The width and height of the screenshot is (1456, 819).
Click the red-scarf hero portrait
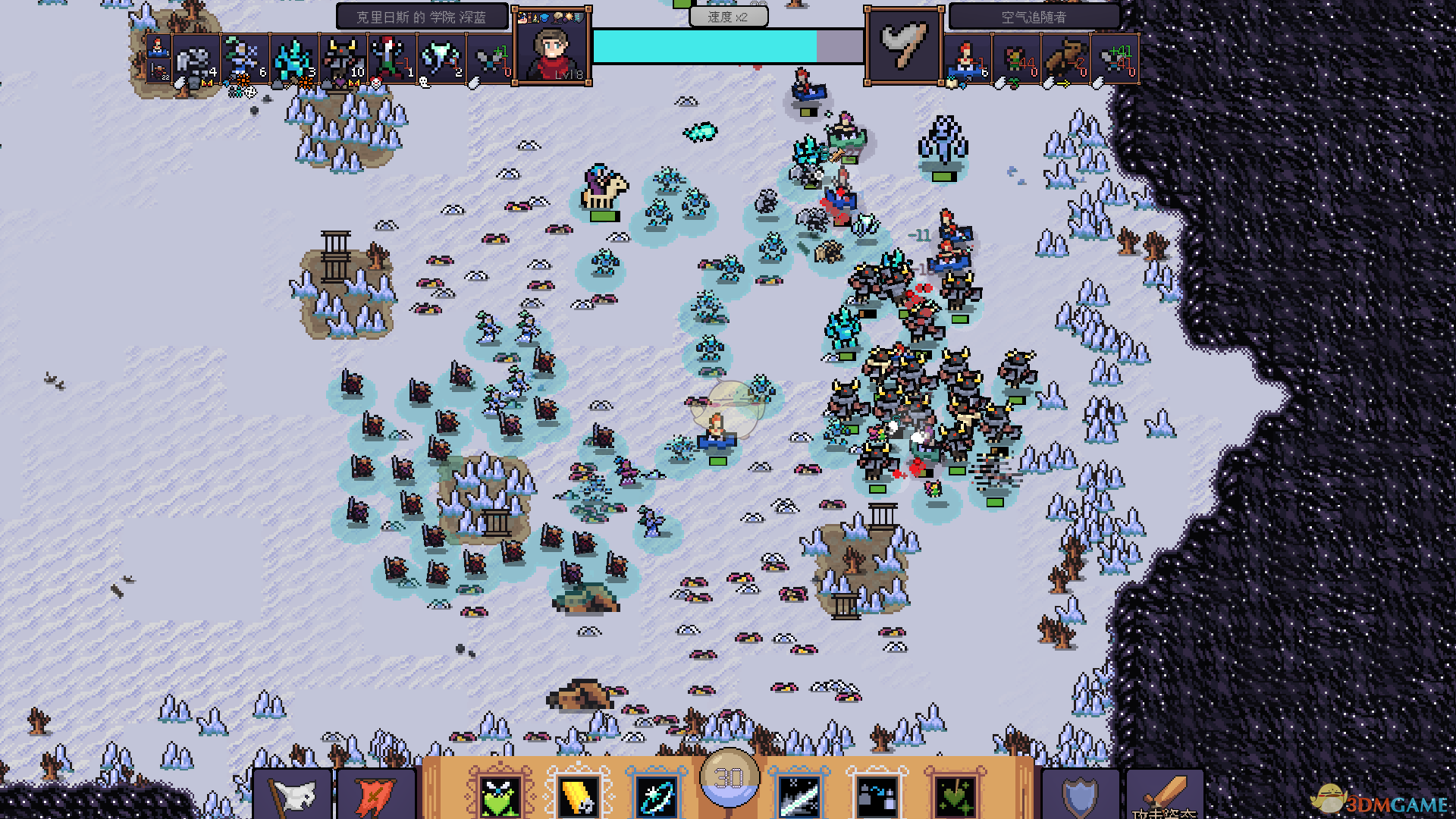(x=553, y=49)
